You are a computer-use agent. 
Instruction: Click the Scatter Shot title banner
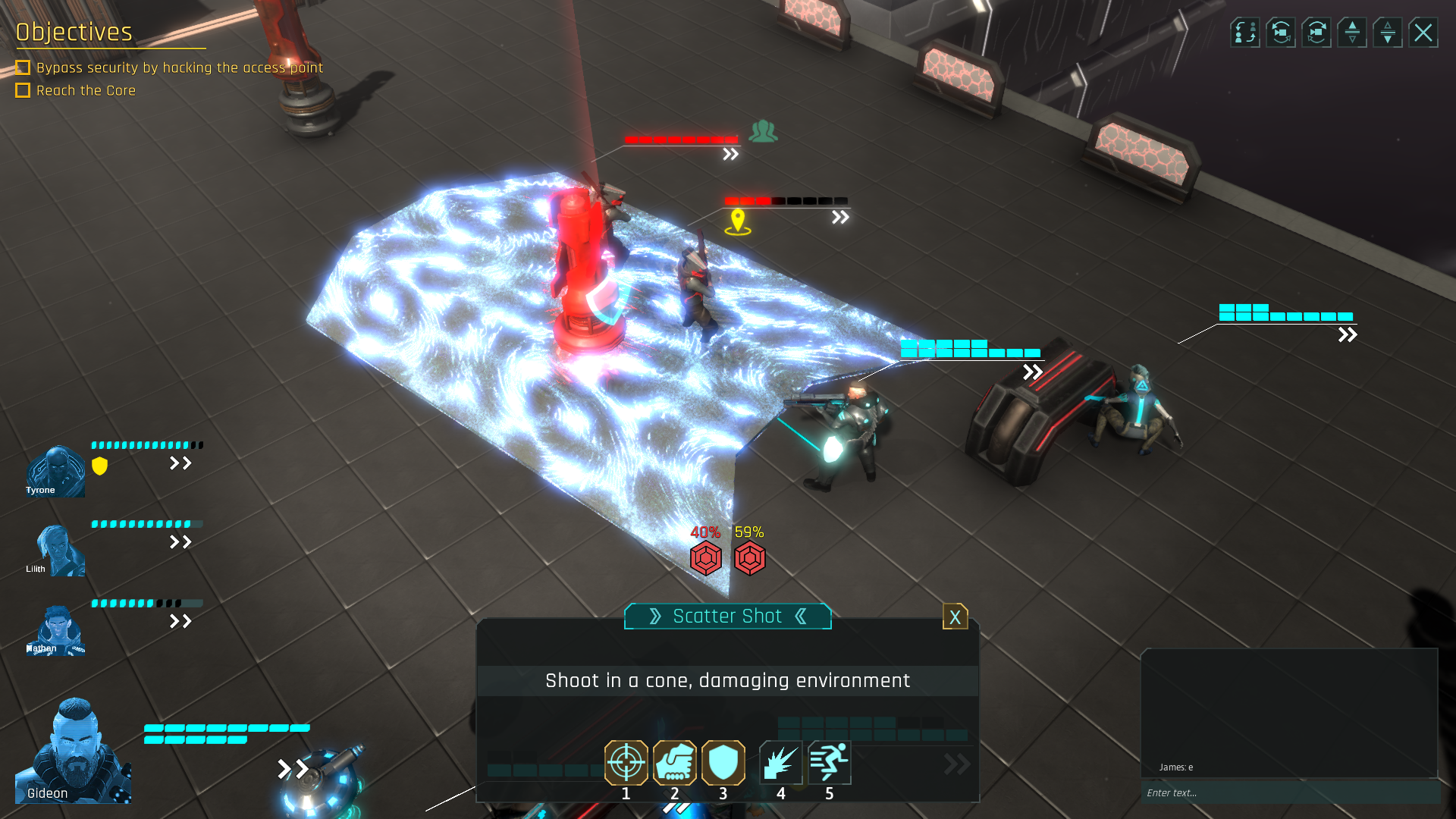coord(727,617)
